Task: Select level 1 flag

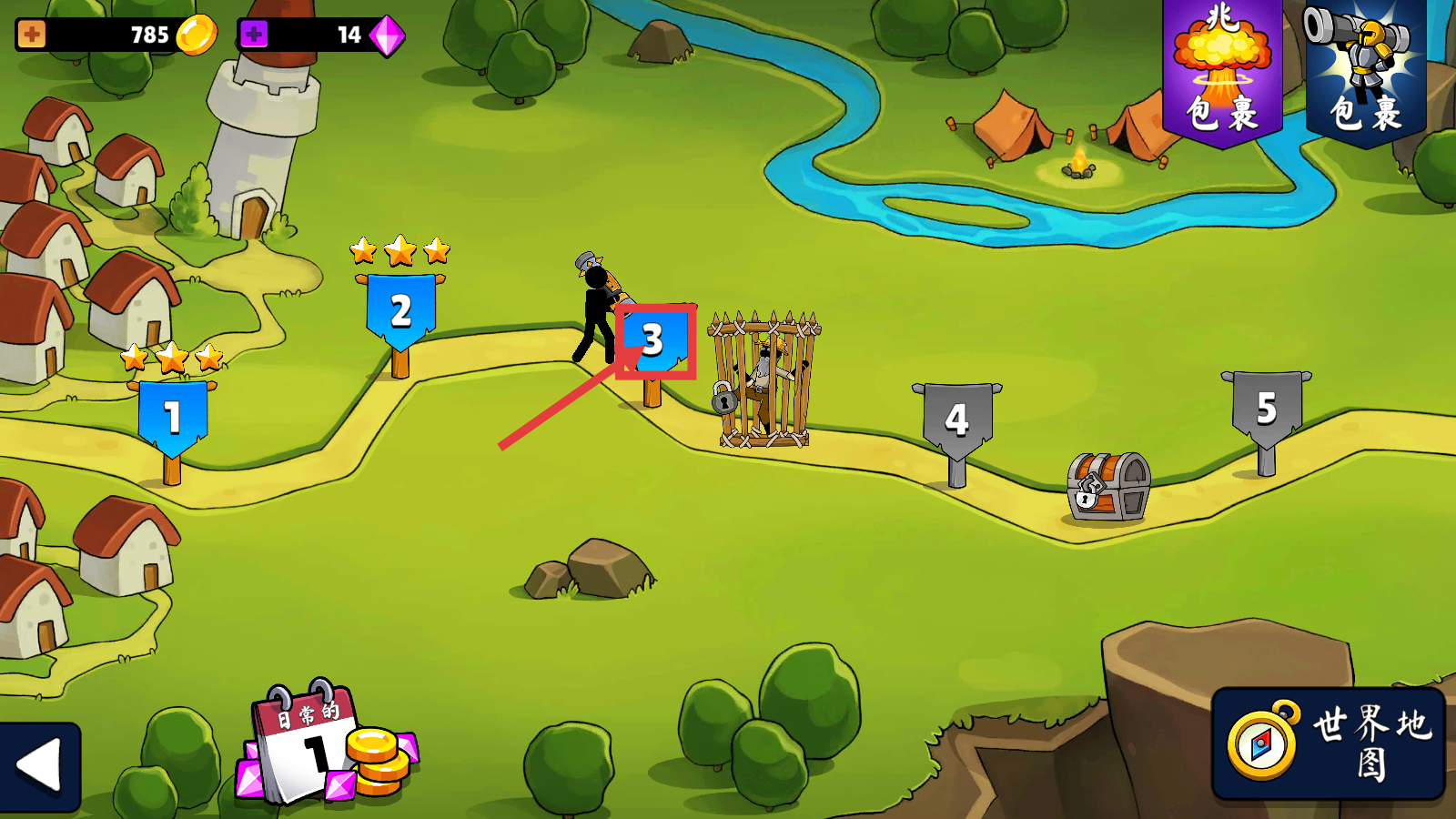Action: click(x=173, y=419)
